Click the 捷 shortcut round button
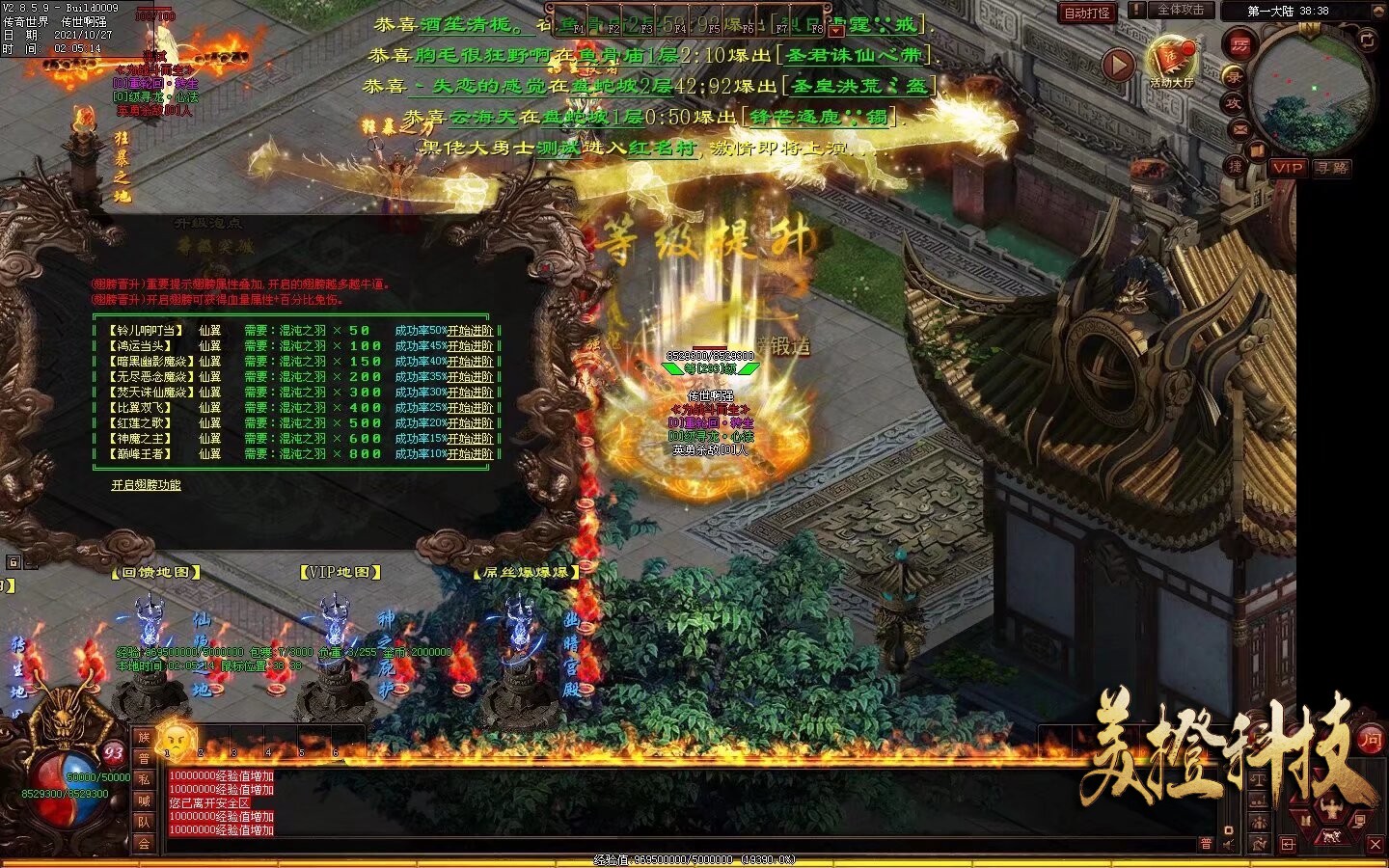Image resolution: width=1389 pixels, height=868 pixels. (1236, 167)
